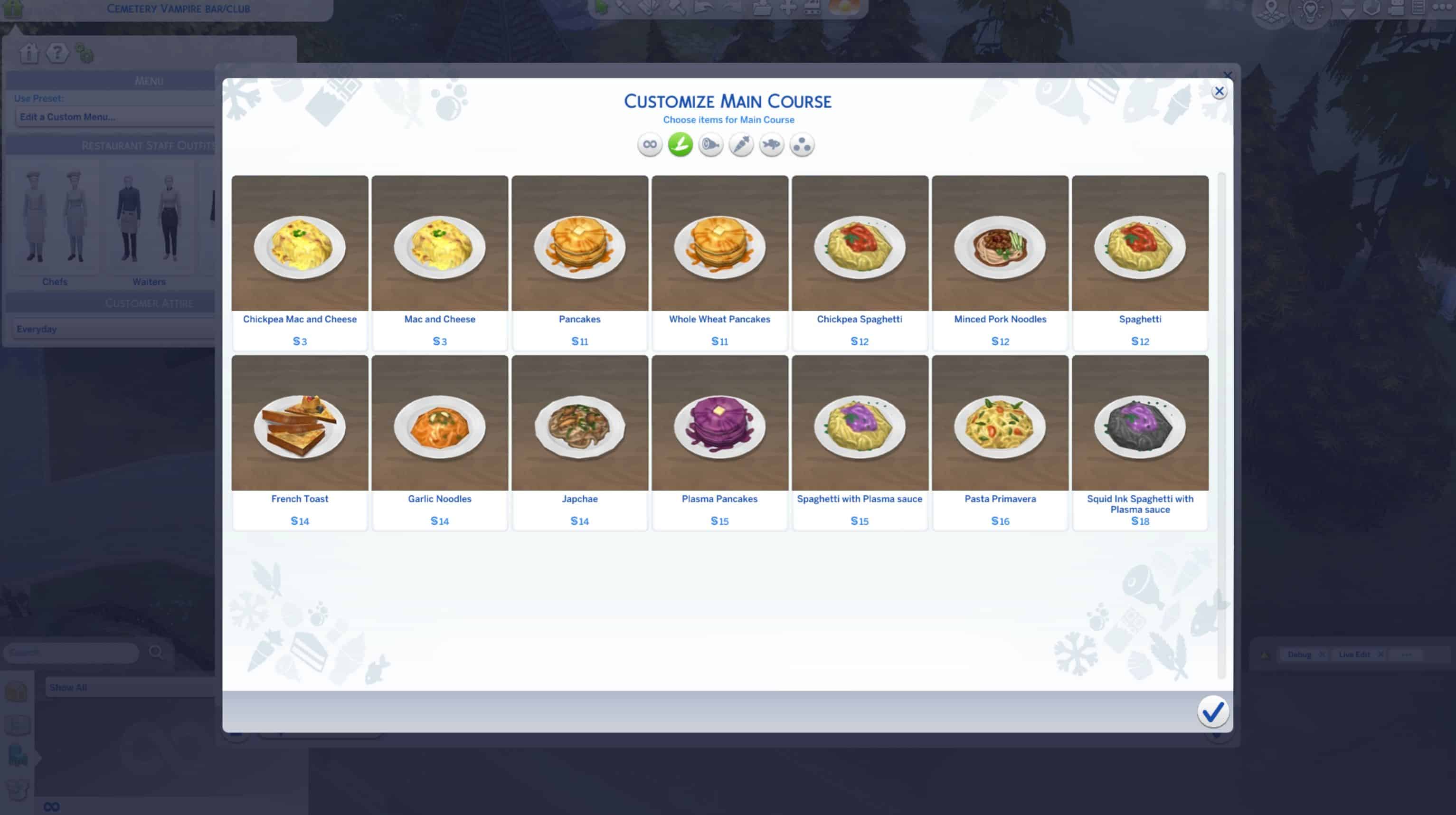The width and height of the screenshot is (1456, 815).
Task: Select Garlic Noodles
Action: 440,428
